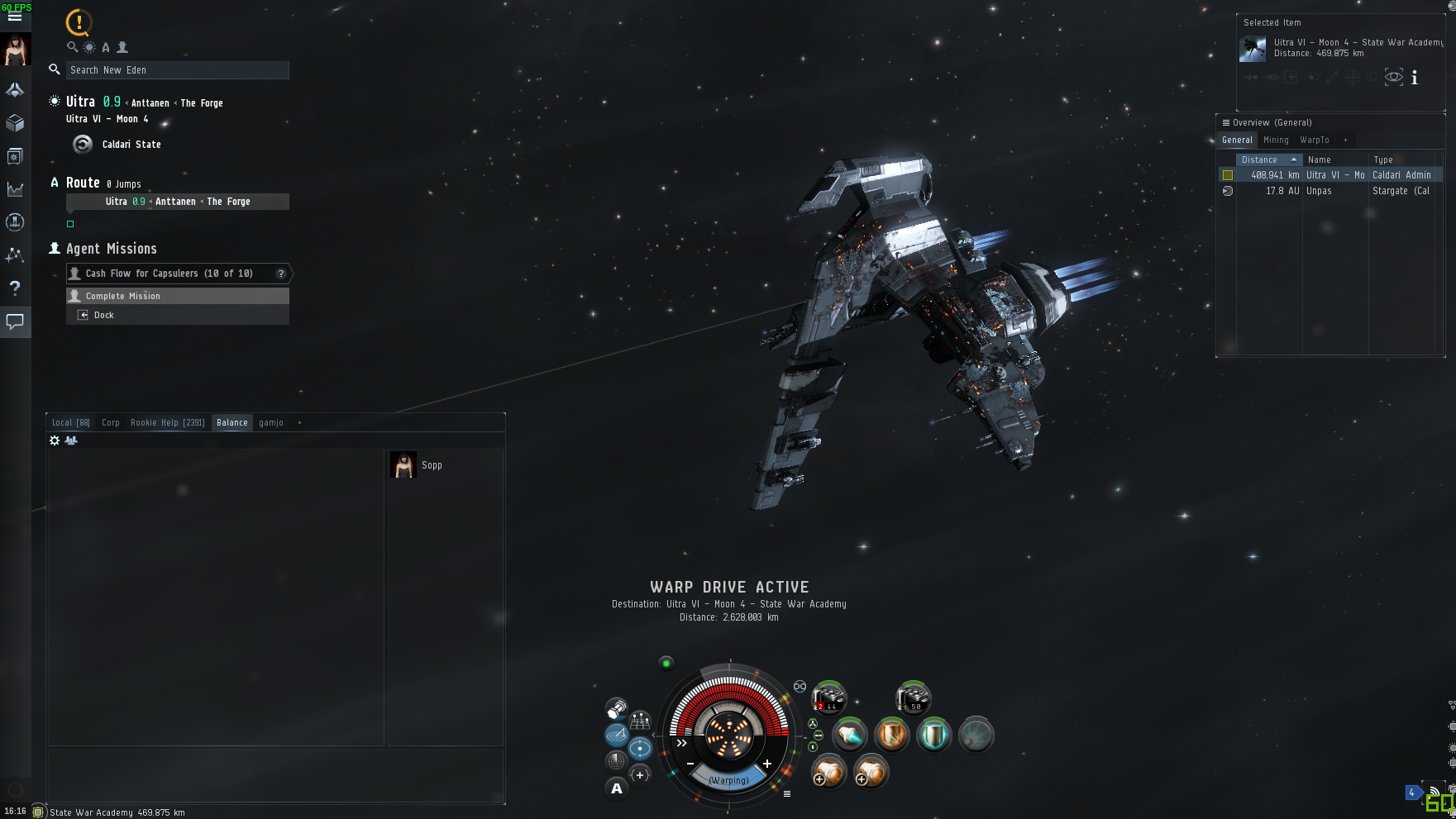The width and height of the screenshot is (1456, 819).
Task: Open the Corp chat tab
Action: point(111,423)
